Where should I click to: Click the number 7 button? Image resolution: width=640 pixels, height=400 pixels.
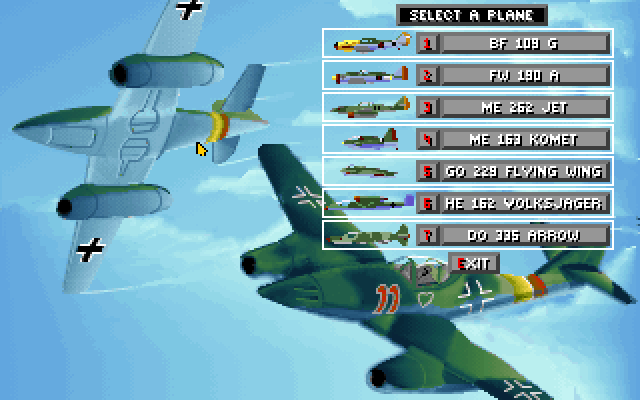click(427, 236)
